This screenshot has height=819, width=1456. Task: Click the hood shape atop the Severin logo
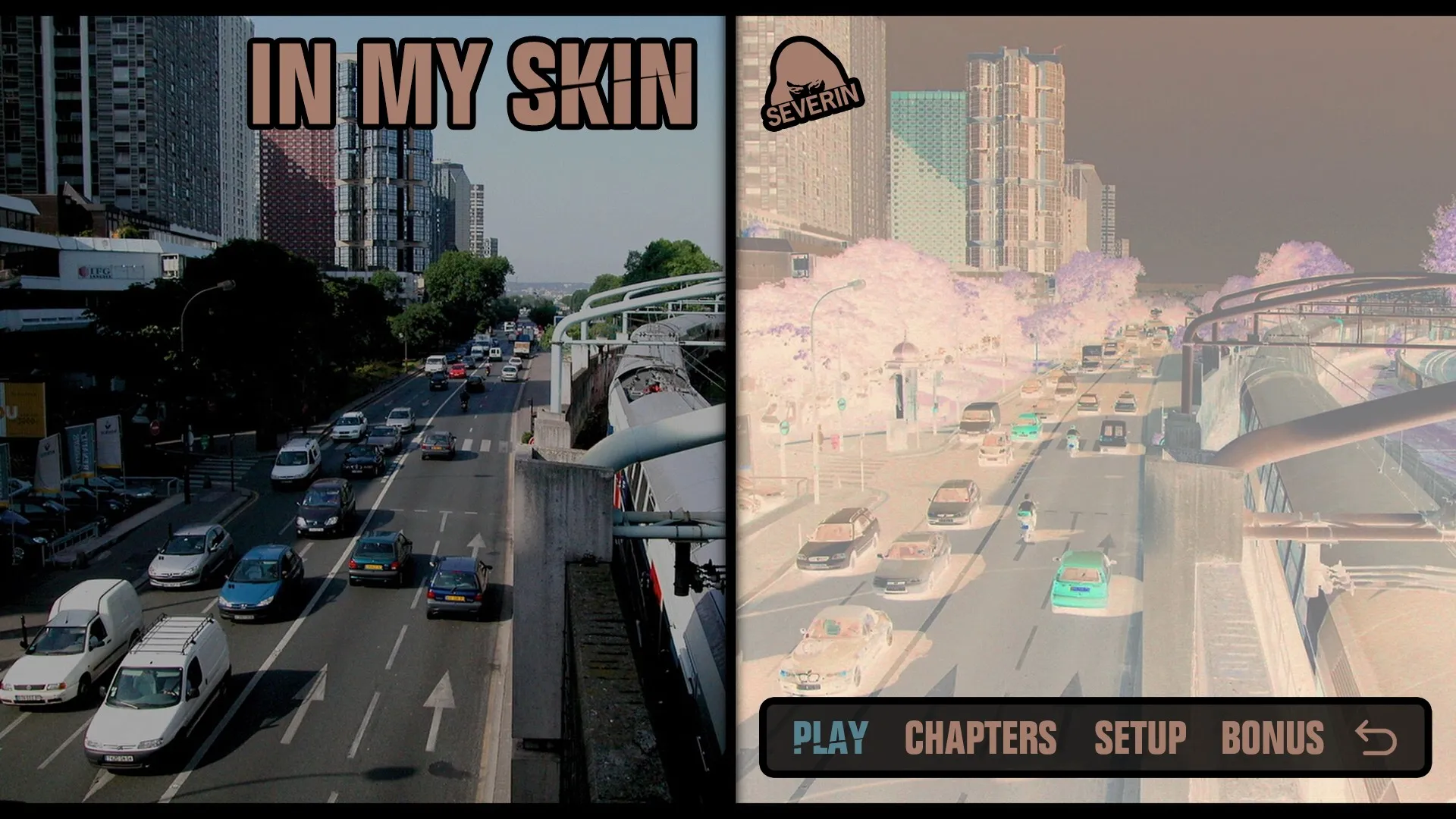tap(800, 55)
